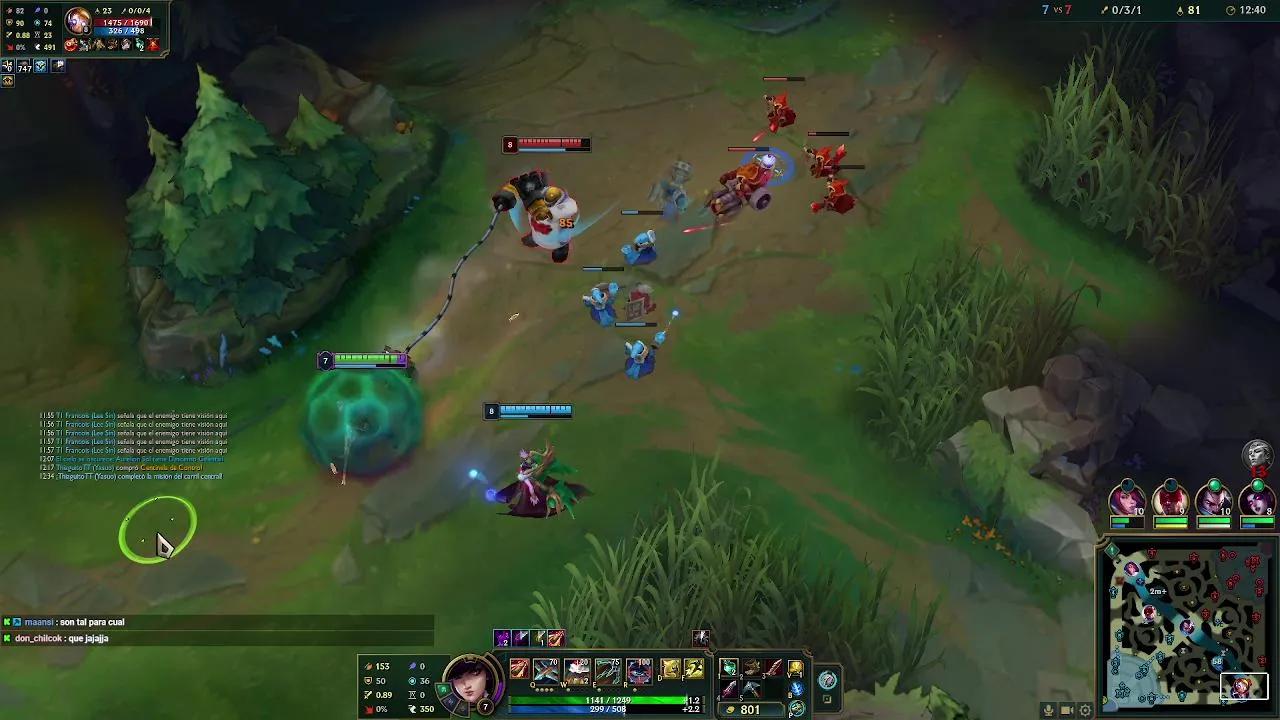1280x720 pixels.
Task: Activate the E ability icon
Action: click(x=609, y=671)
